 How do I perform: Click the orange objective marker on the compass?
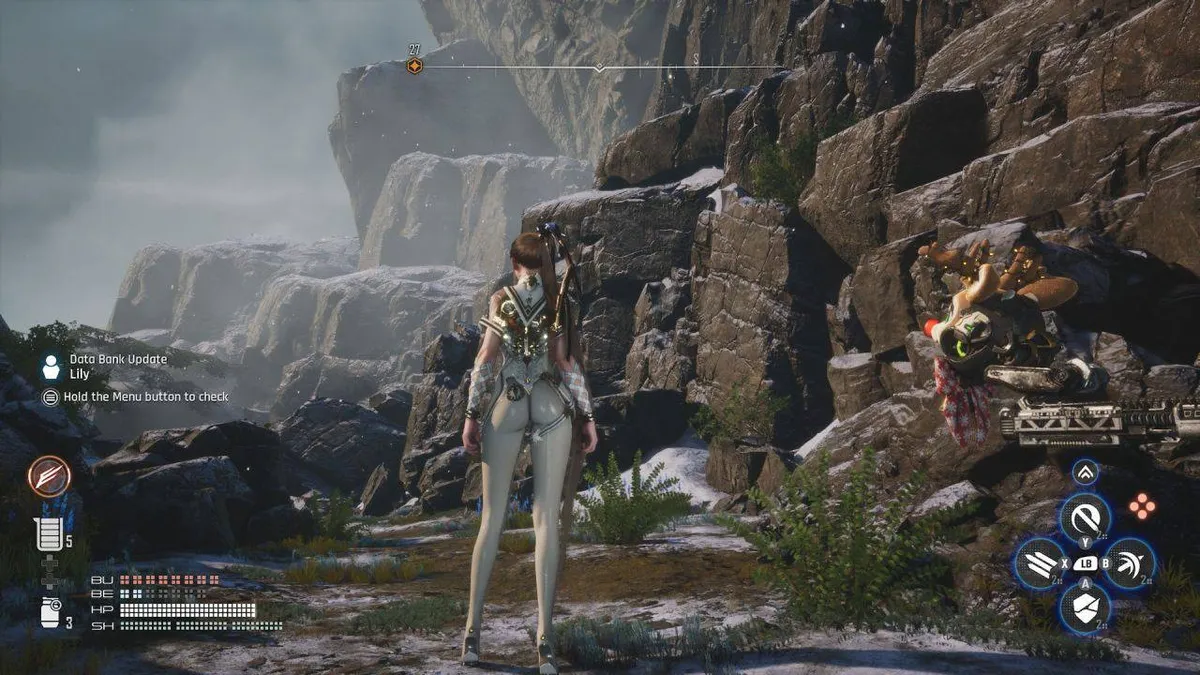[414, 66]
